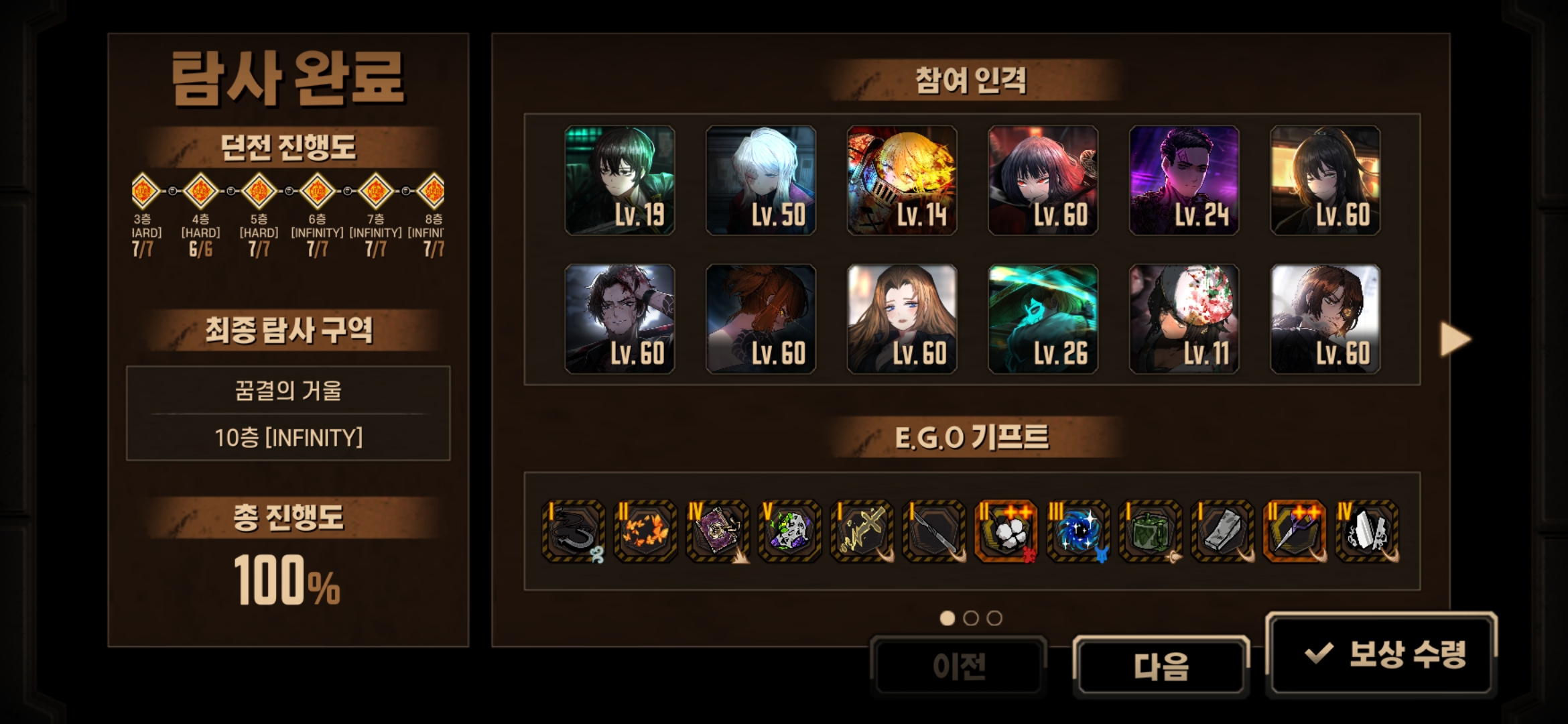Screen dimensions: 1568x724
Task: Select the Lv. 19 green-haired identity portrait
Action: click(x=620, y=180)
